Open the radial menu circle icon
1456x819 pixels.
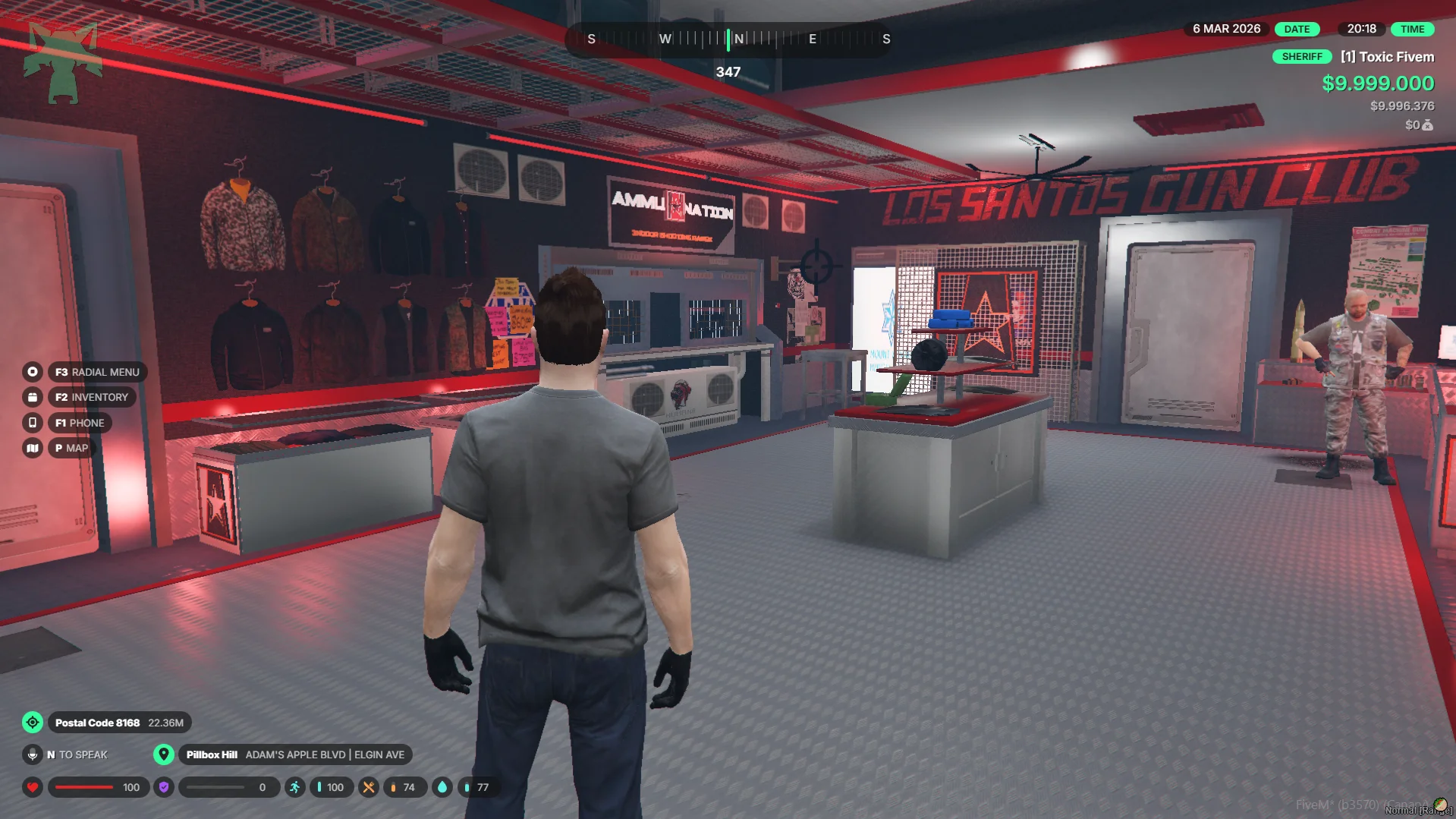32,372
